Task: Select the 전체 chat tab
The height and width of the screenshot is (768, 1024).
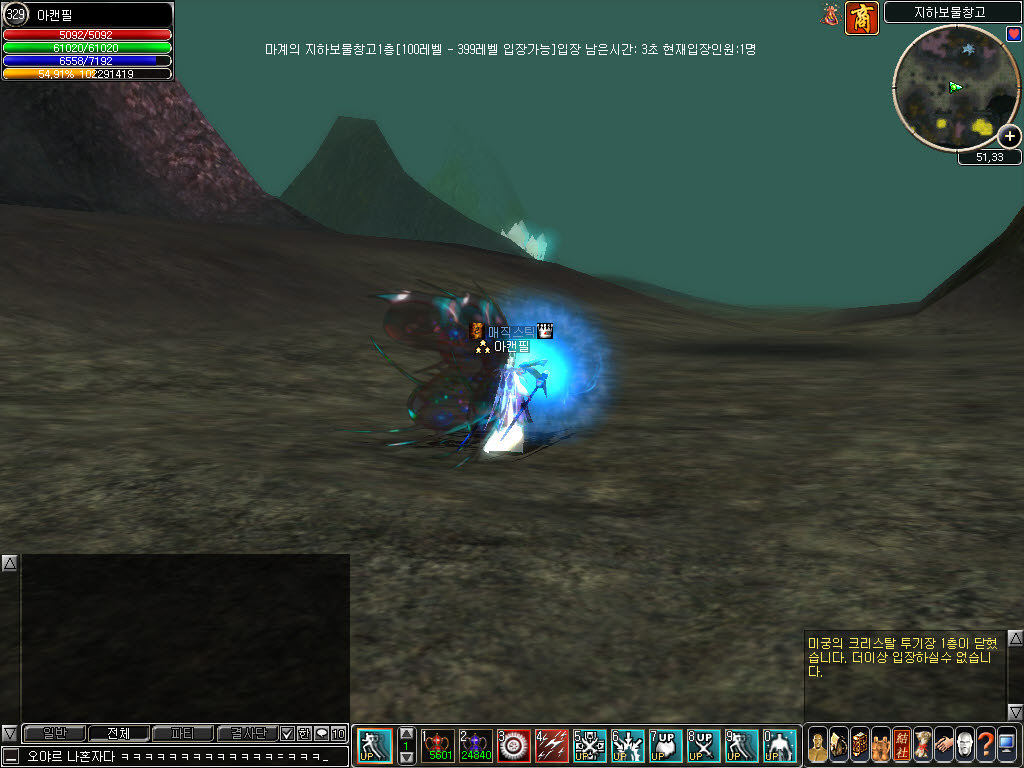Action: [x=118, y=733]
